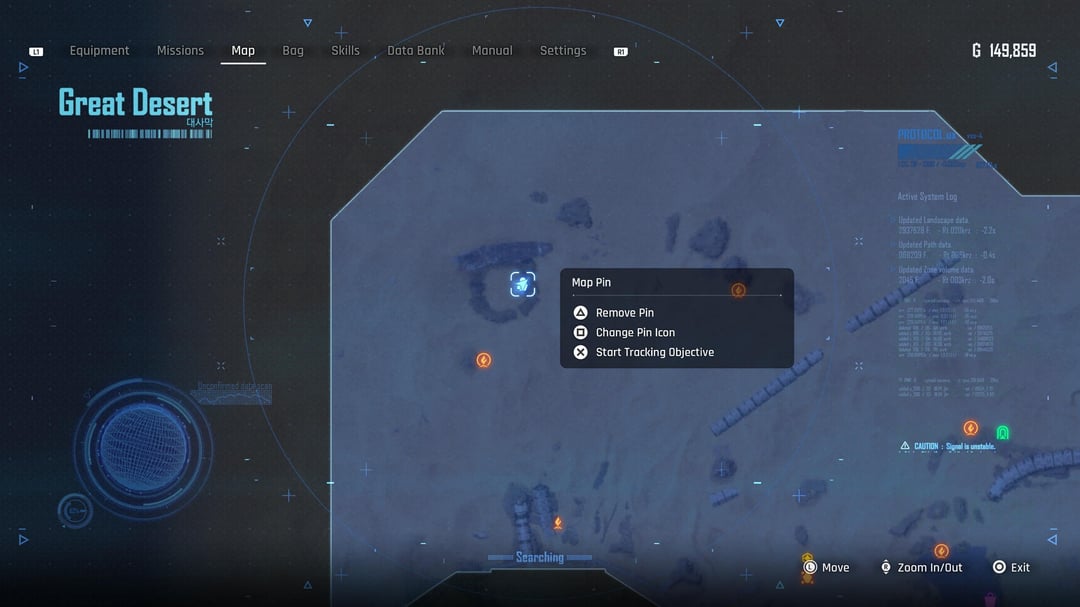Click the orange camp flame map marker
The height and width of the screenshot is (607, 1080).
(558, 523)
